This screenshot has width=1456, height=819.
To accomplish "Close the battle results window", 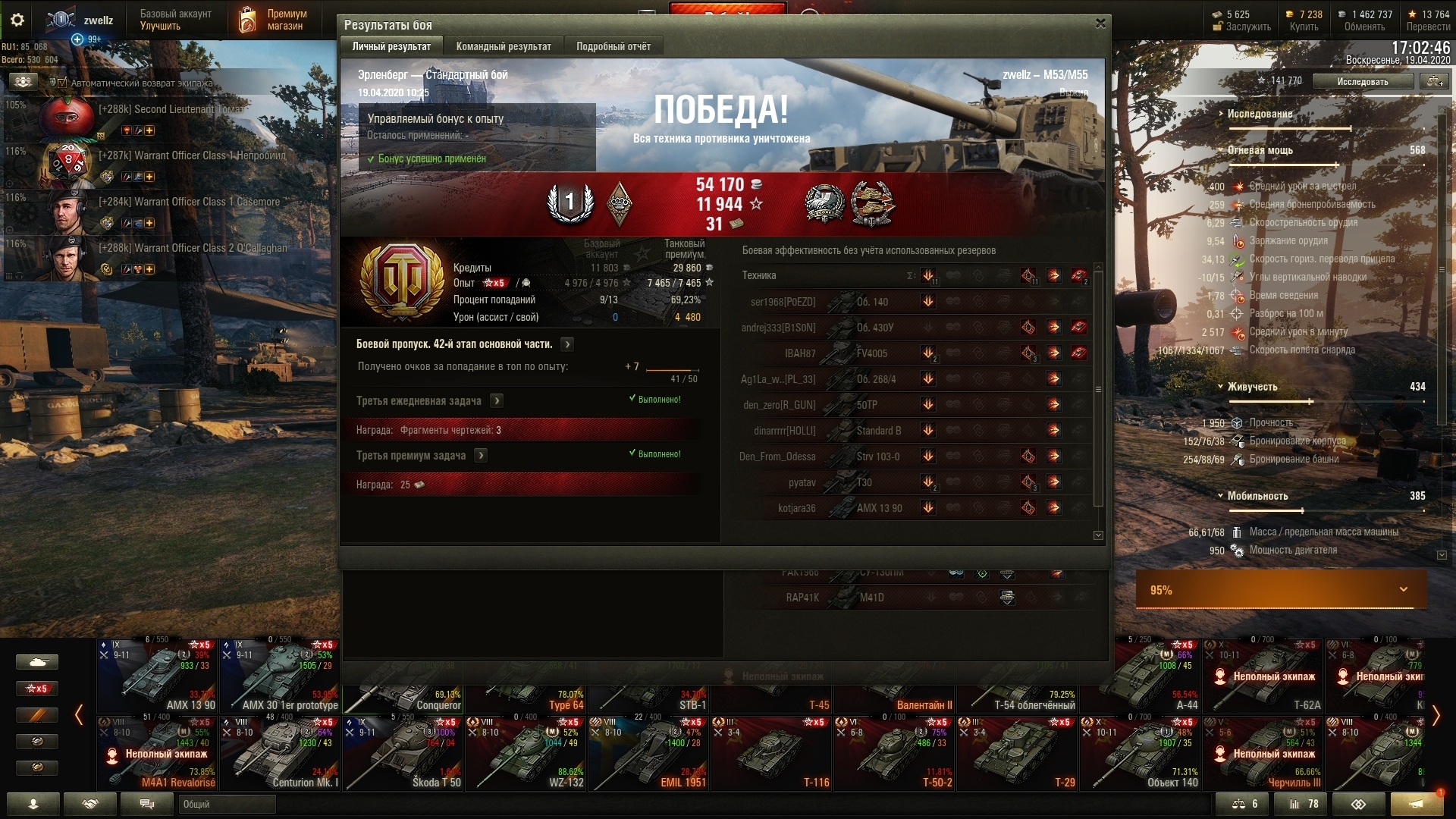I will [x=1100, y=24].
